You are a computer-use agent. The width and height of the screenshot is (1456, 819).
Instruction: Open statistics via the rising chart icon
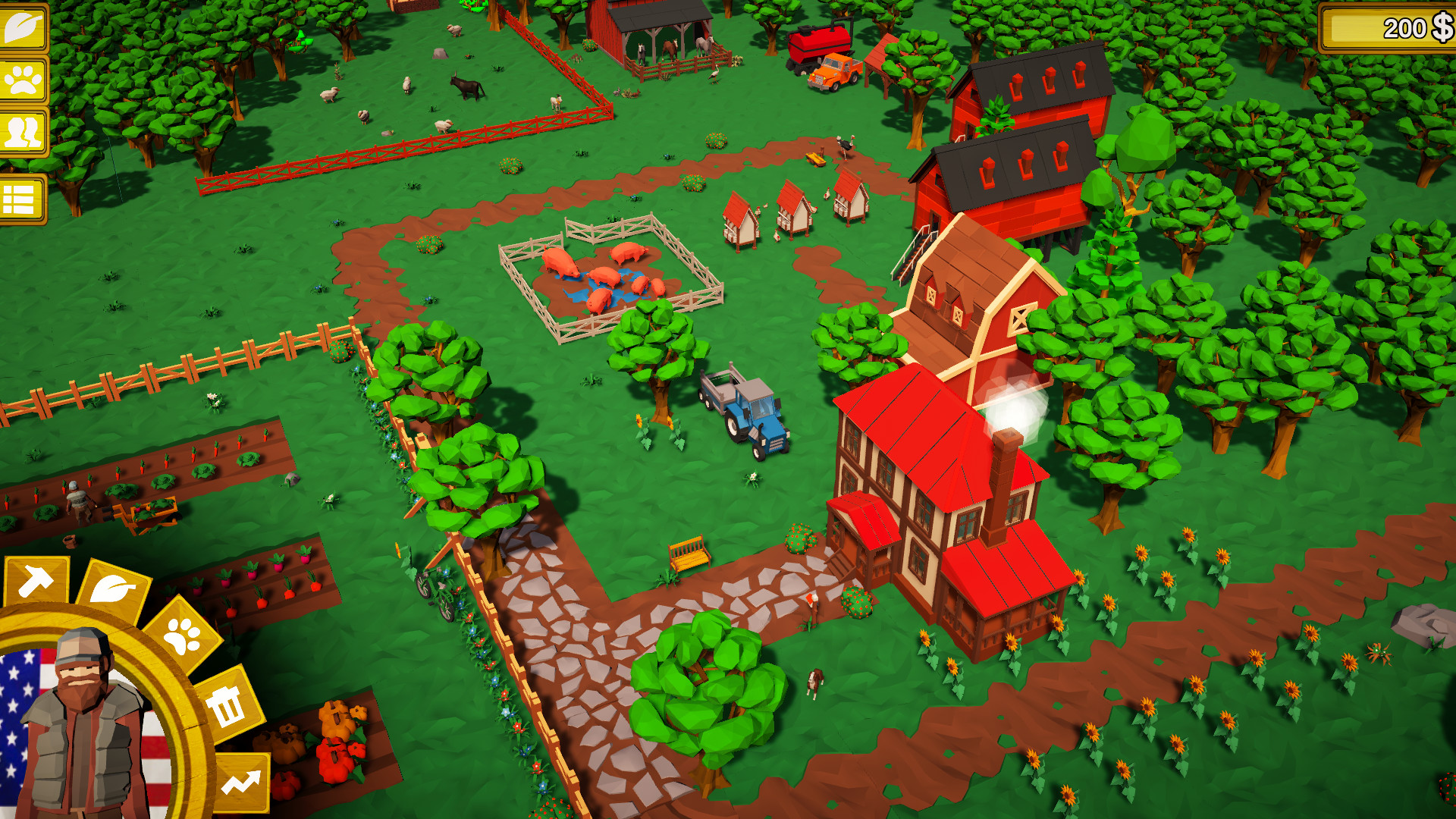pos(243,781)
